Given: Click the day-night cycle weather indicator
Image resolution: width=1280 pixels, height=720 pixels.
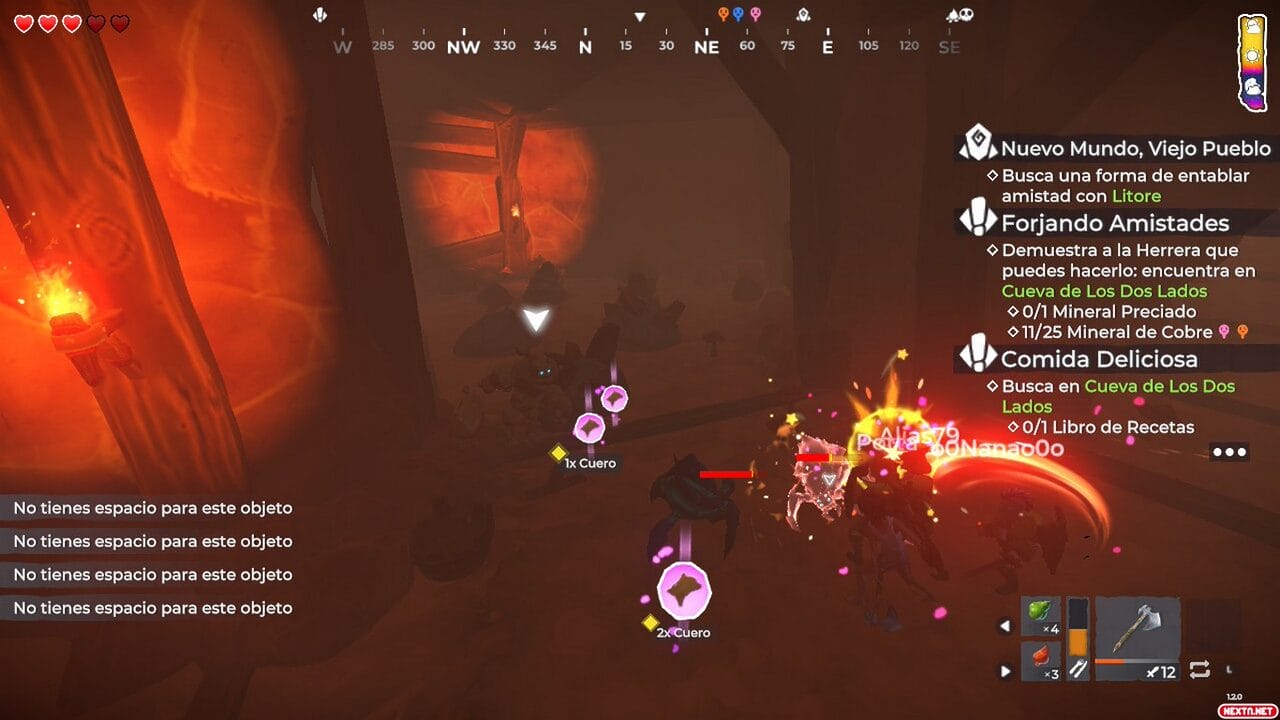Looking at the screenshot, I should (x=1252, y=62).
